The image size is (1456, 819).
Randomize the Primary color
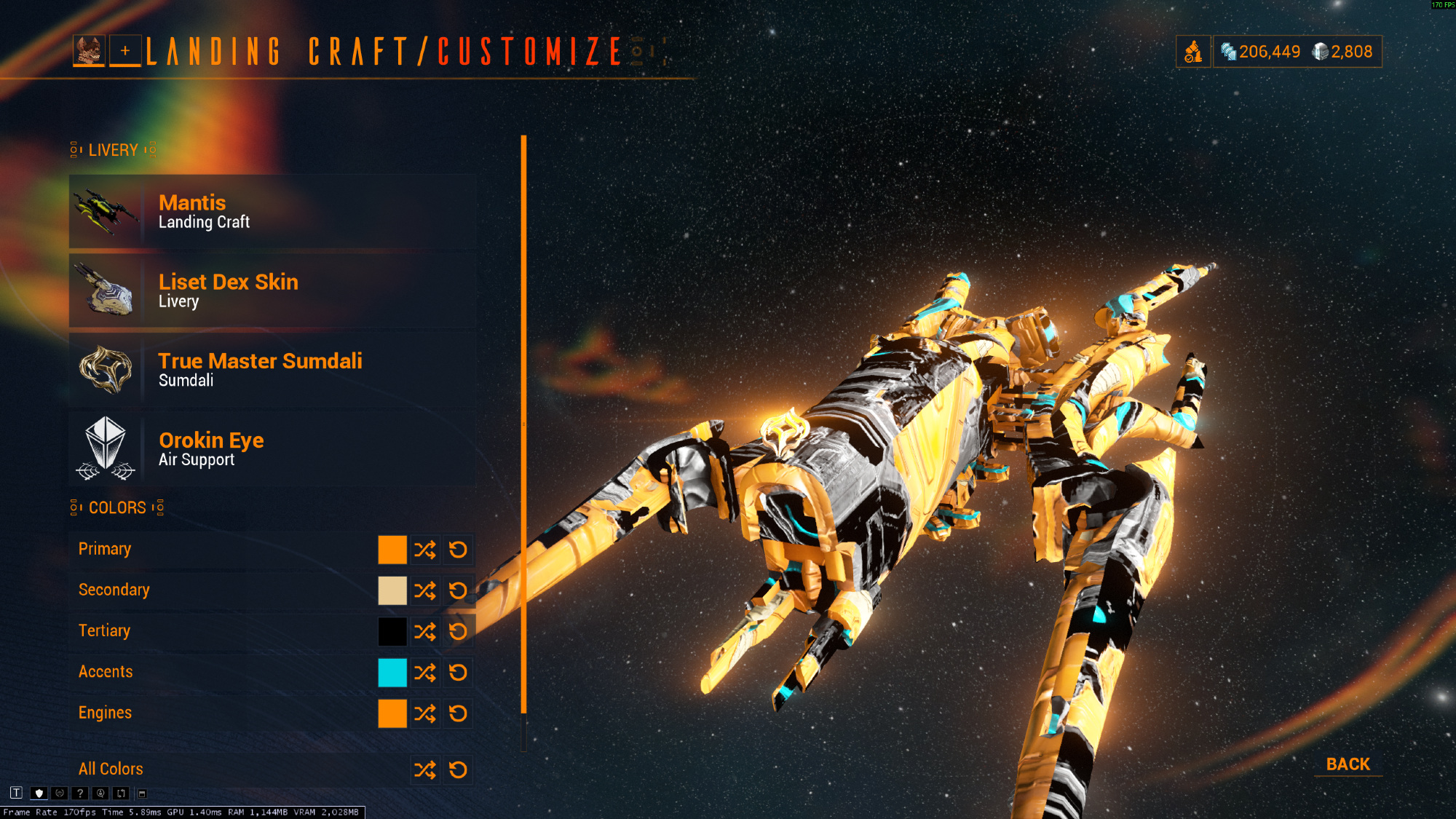coord(425,550)
